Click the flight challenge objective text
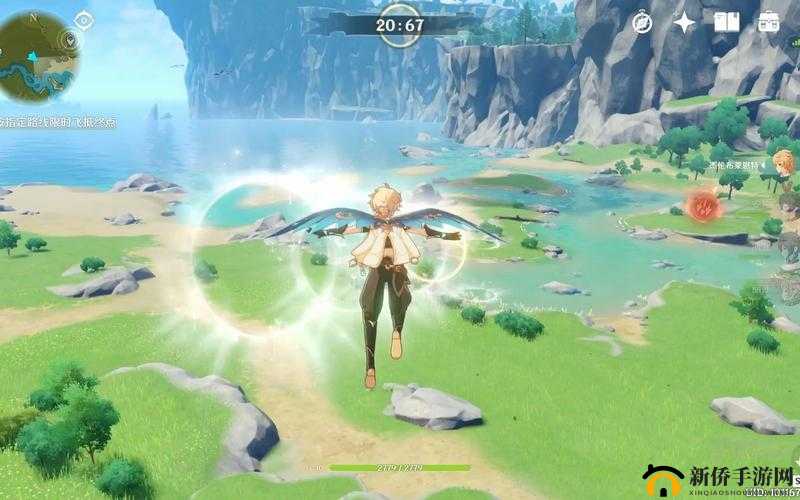Image resolution: width=800 pixels, height=500 pixels. [x=58, y=121]
